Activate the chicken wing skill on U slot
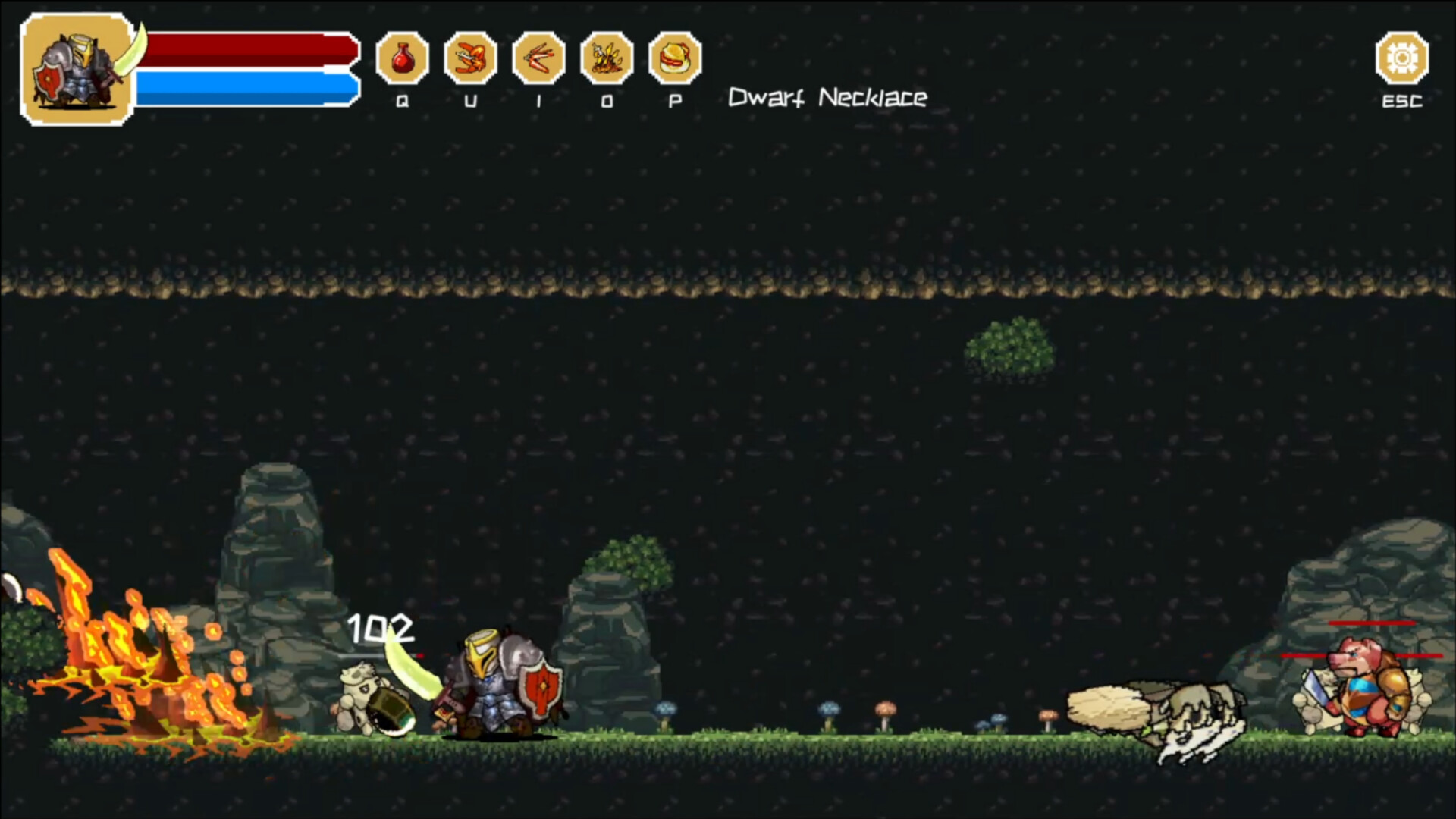 (x=470, y=59)
